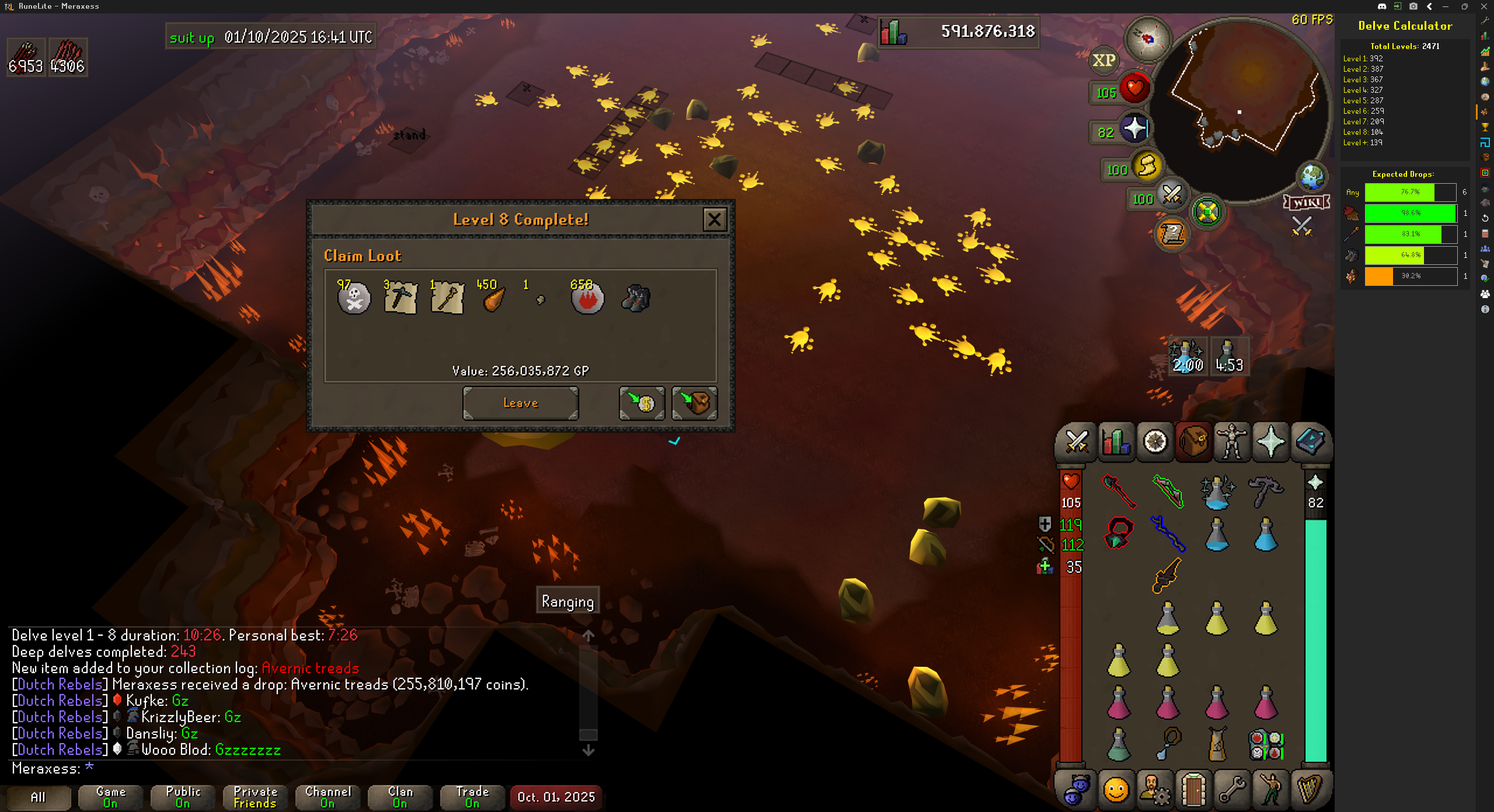Click the Leave button
Screen dimensions: 1494x812
pyautogui.click(x=521, y=403)
